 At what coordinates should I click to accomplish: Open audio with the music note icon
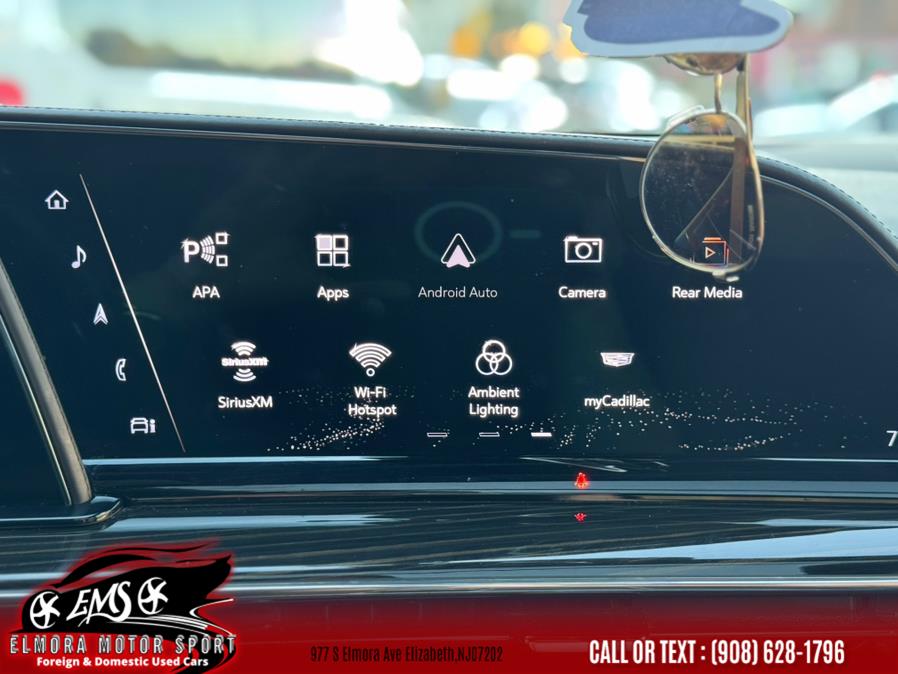78,257
